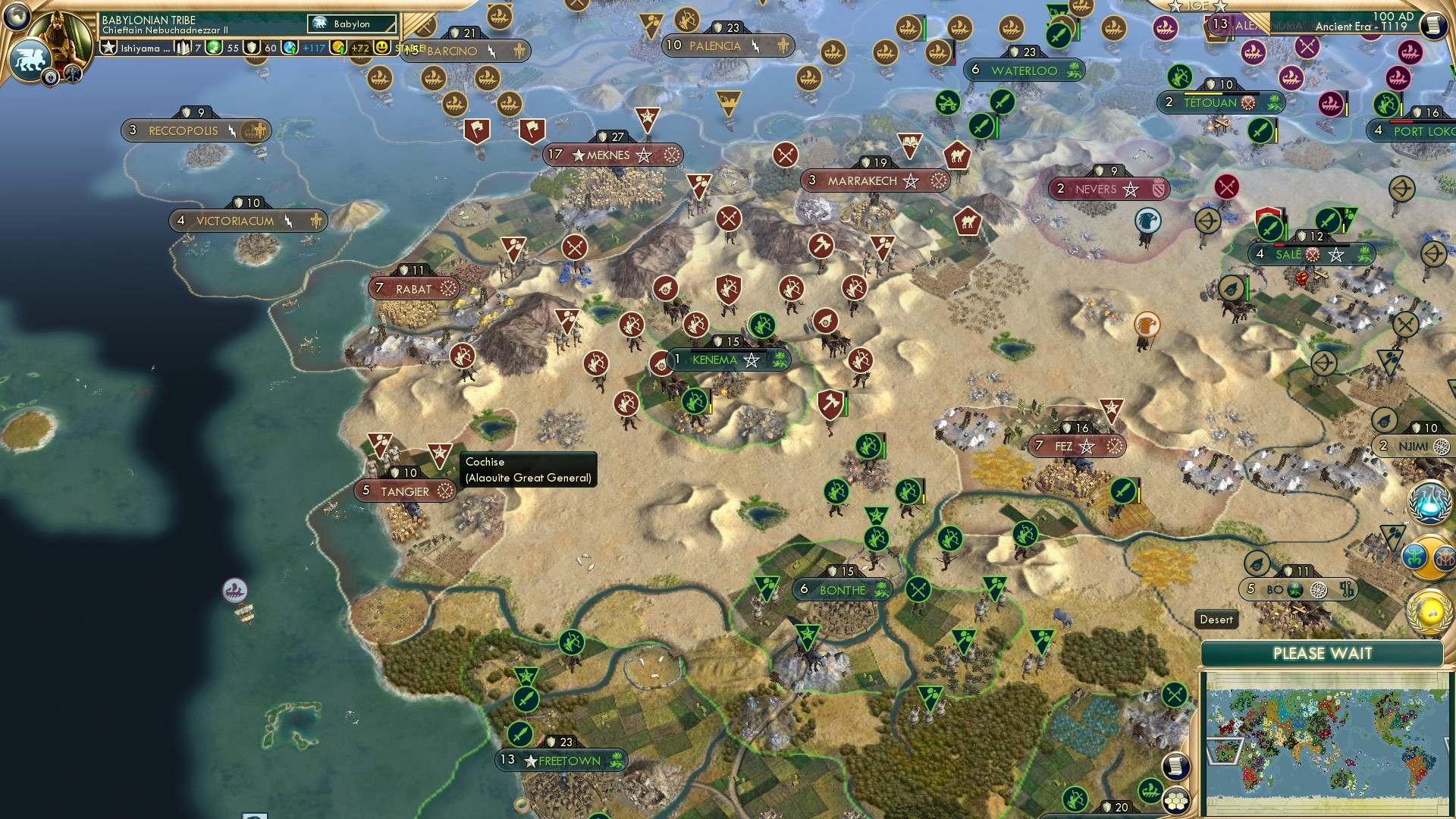Image resolution: width=1456 pixels, height=819 pixels.
Task: Open the Babylon civilization selector
Action: (353, 24)
